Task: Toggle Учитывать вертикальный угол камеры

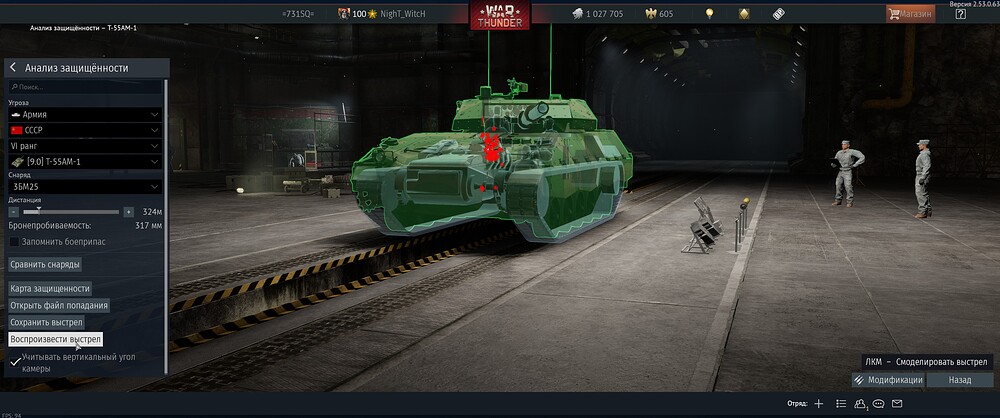Action: [14, 362]
